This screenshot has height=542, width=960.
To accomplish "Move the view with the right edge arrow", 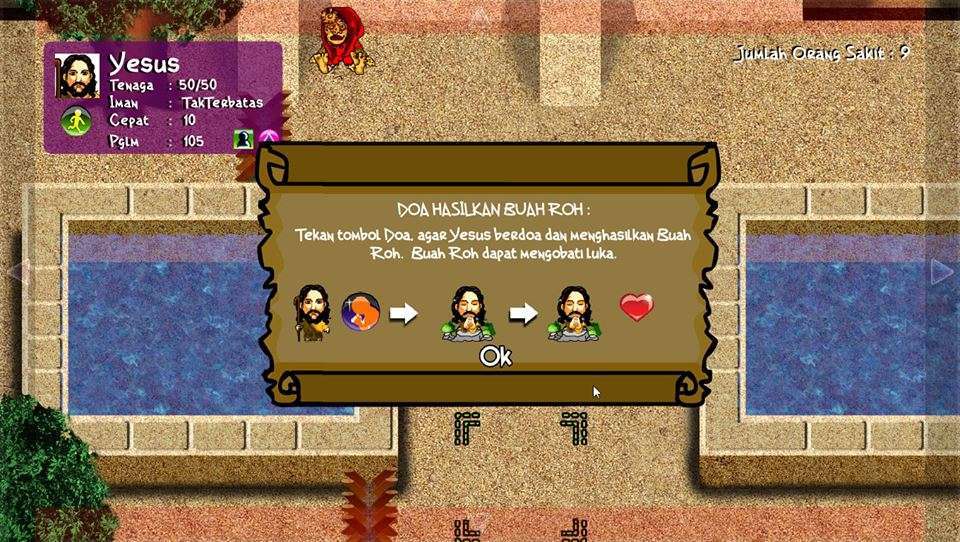I will (942, 271).
